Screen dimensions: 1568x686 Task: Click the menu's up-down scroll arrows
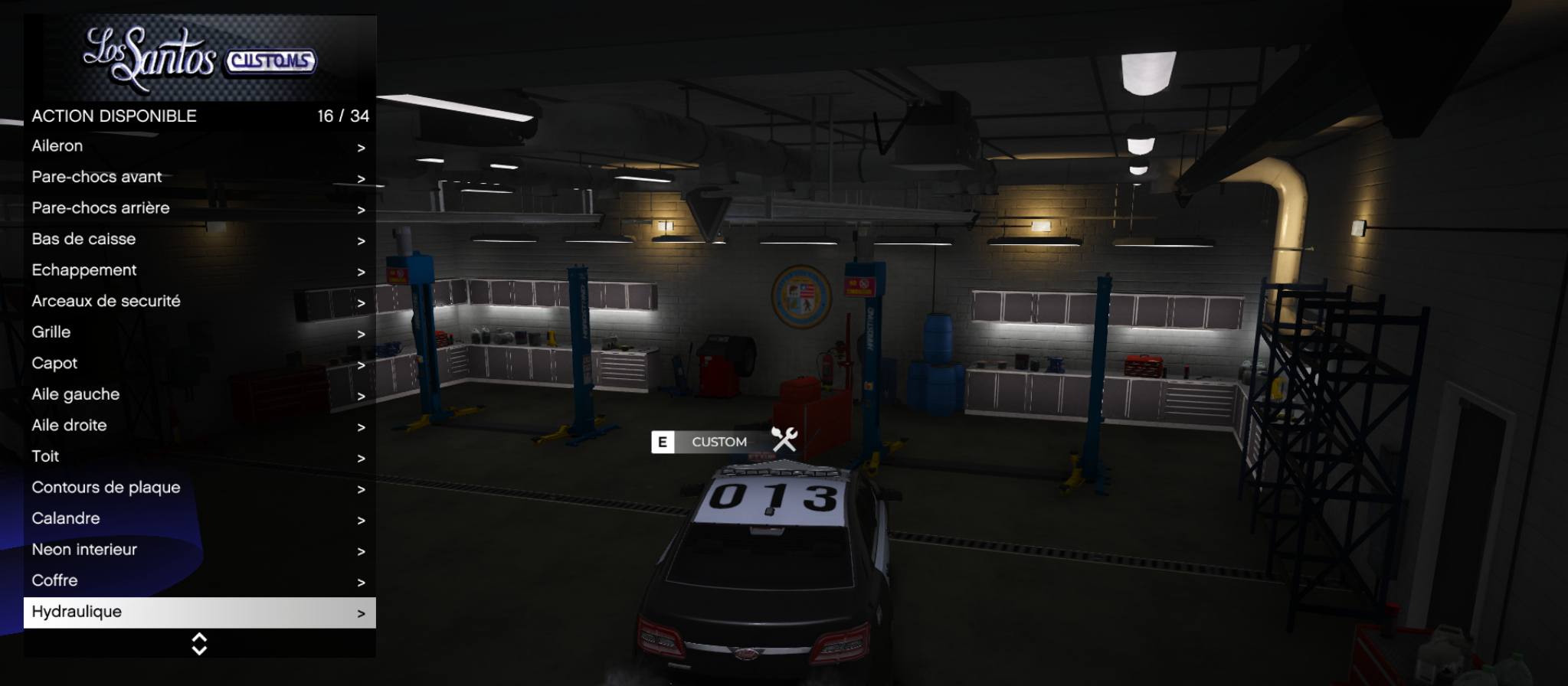(199, 644)
